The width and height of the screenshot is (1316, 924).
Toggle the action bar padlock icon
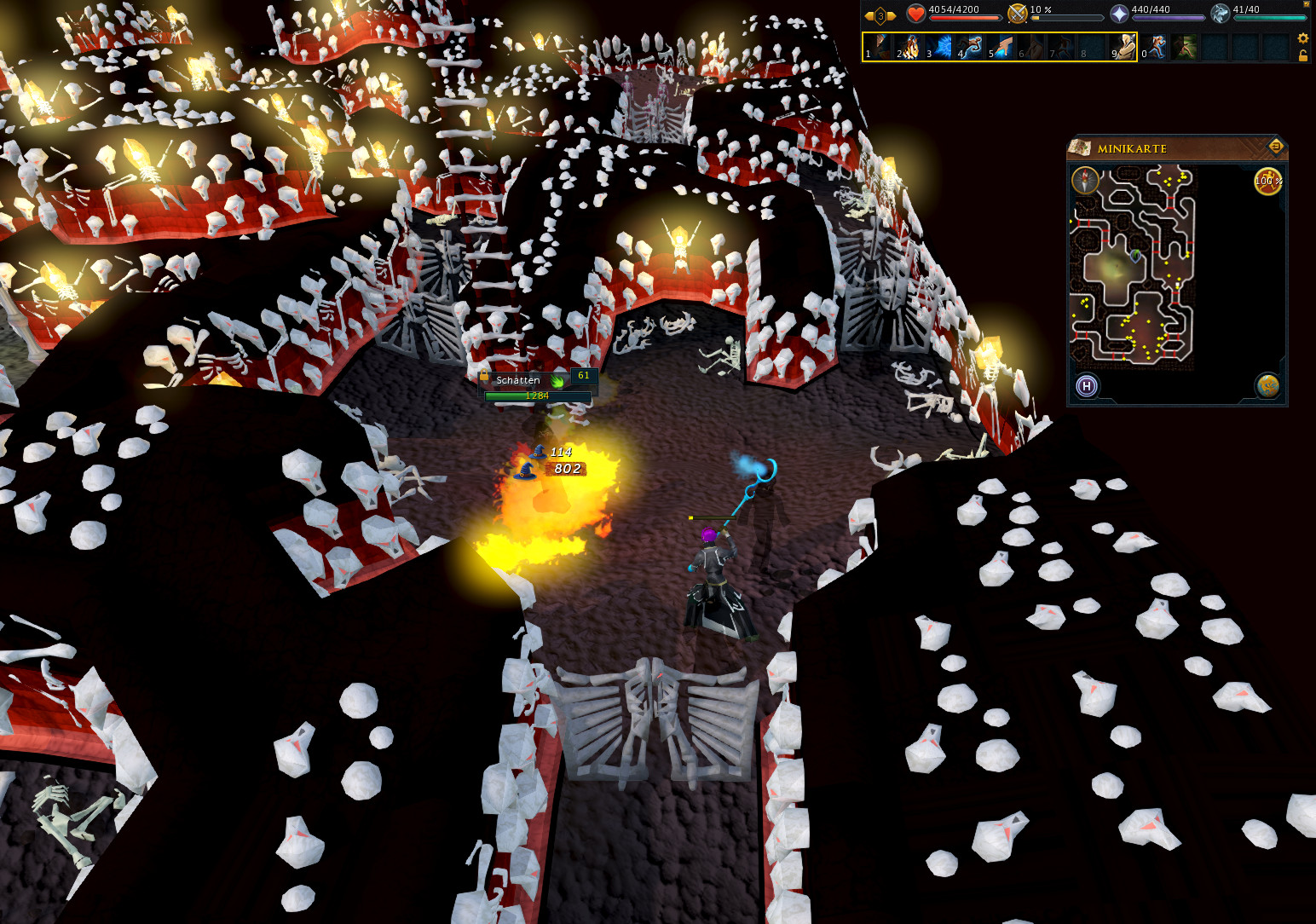pyautogui.click(x=1302, y=55)
